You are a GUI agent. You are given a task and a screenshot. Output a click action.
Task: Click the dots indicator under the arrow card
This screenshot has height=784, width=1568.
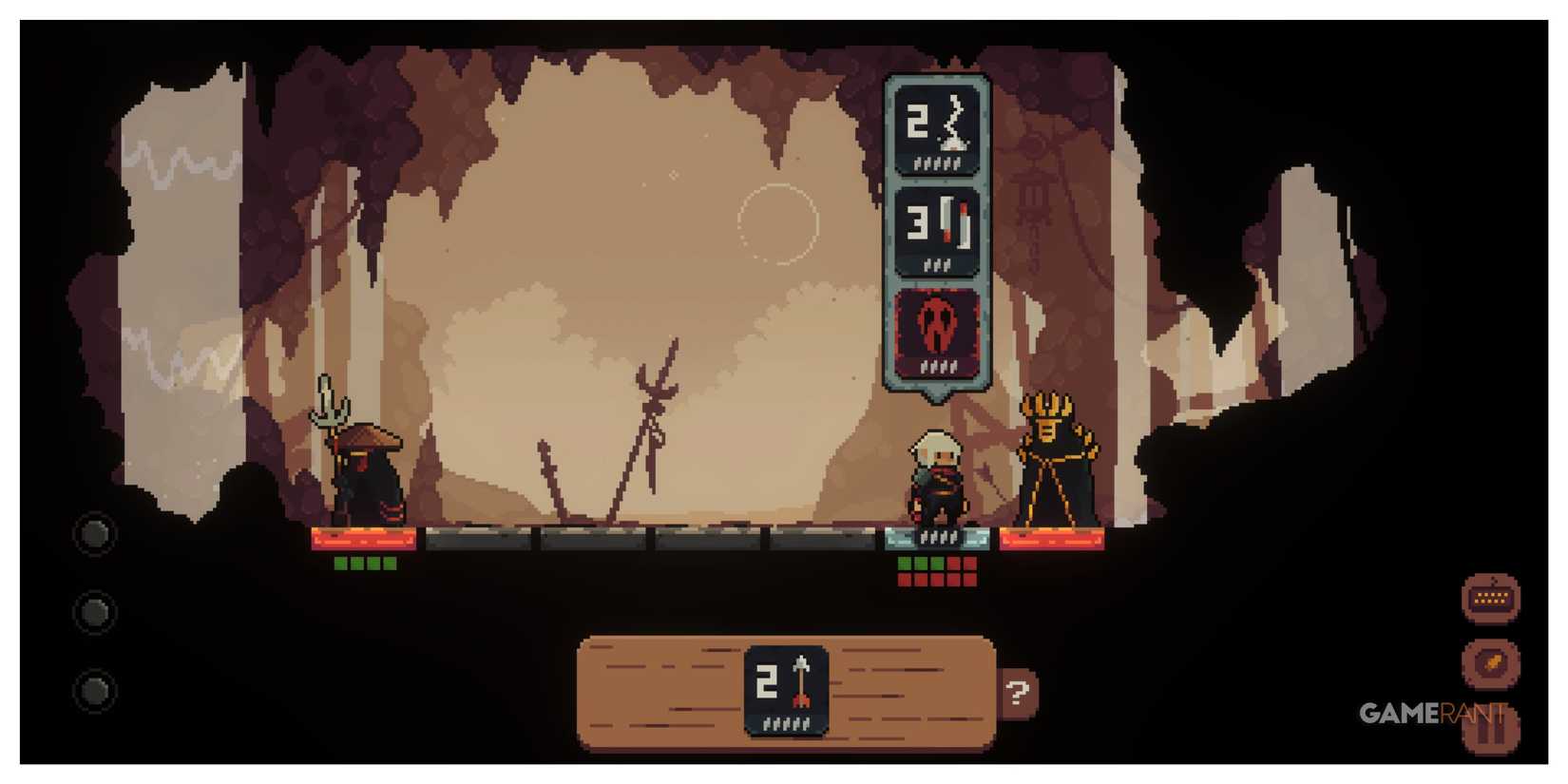pos(787,725)
